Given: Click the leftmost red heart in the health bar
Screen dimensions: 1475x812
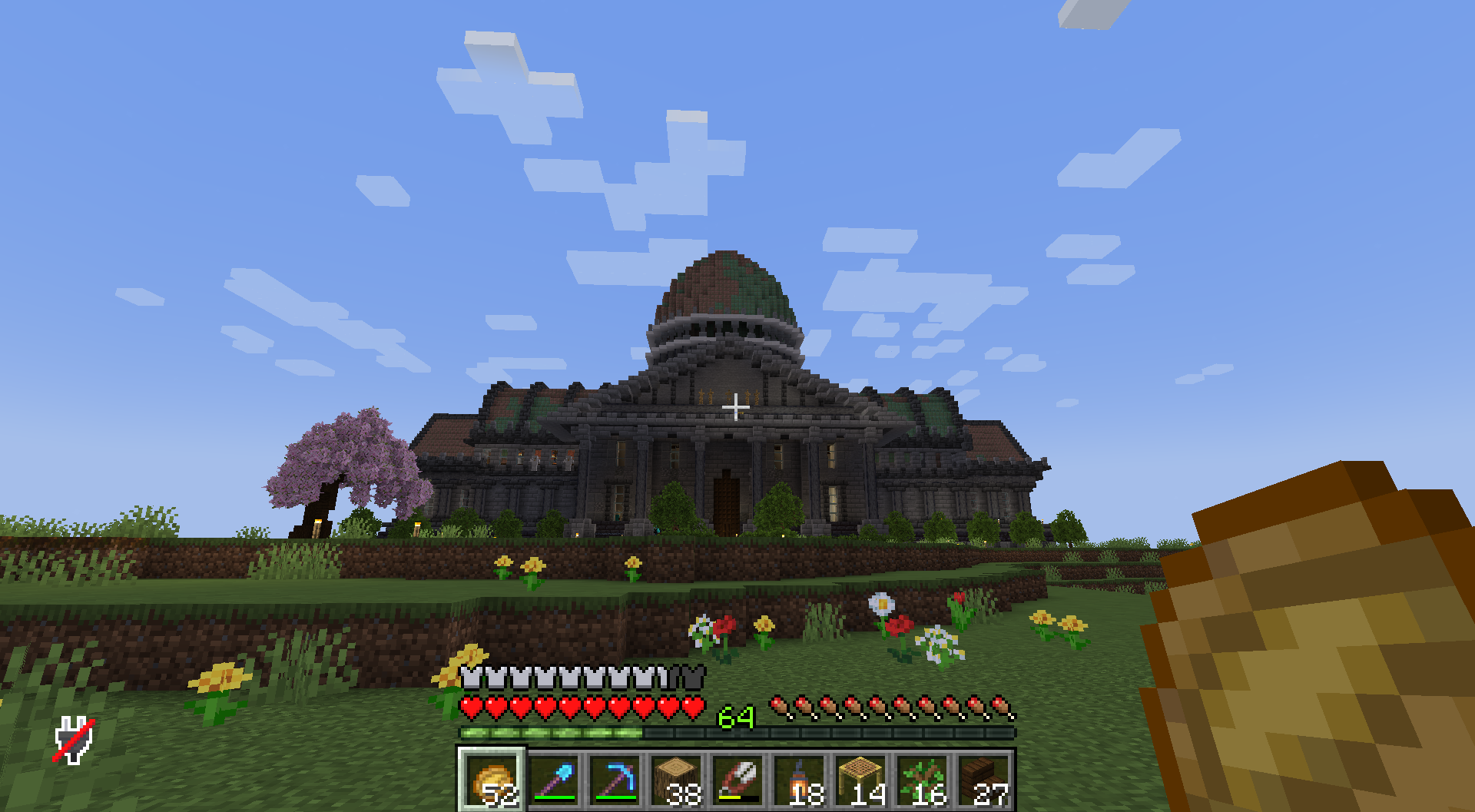Looking at the screenshot, I should coord(469,707).
